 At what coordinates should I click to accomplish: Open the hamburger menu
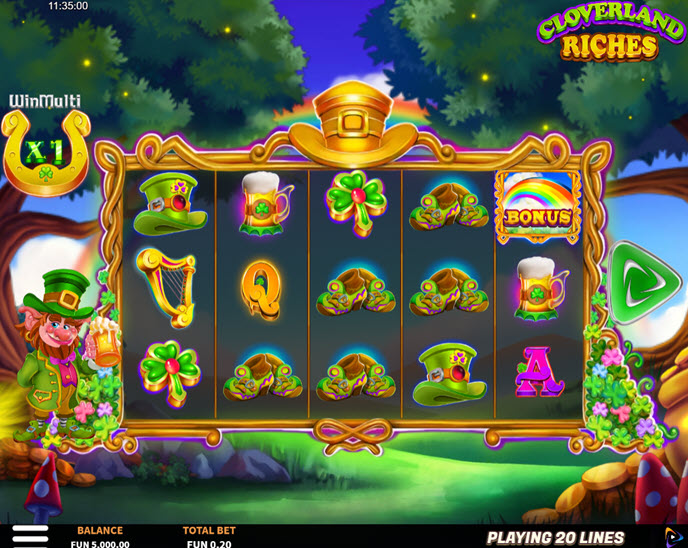click(29, 536)
